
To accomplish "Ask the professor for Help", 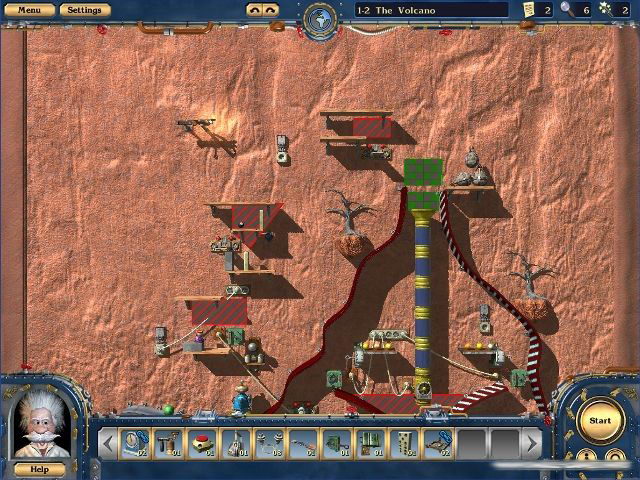I will [x=39, y=468].
